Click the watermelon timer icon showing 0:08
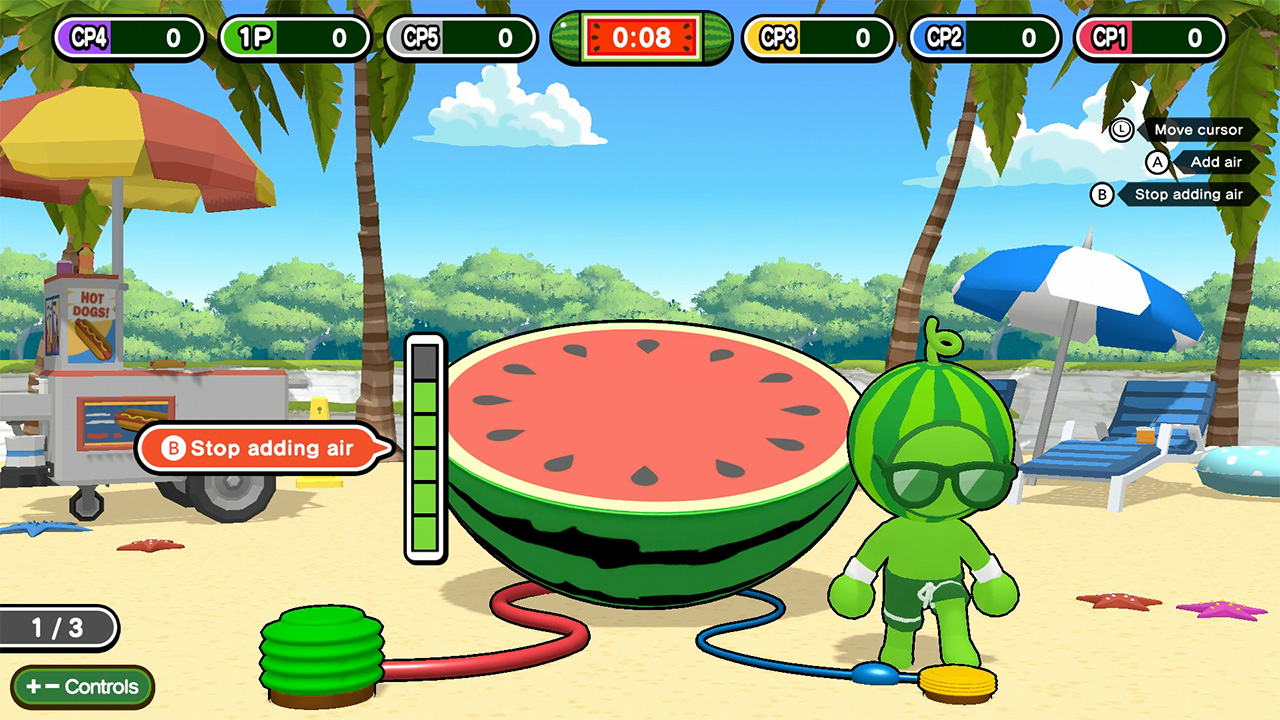The height and width of the screenshot is (720, 1280). point(640,38)
